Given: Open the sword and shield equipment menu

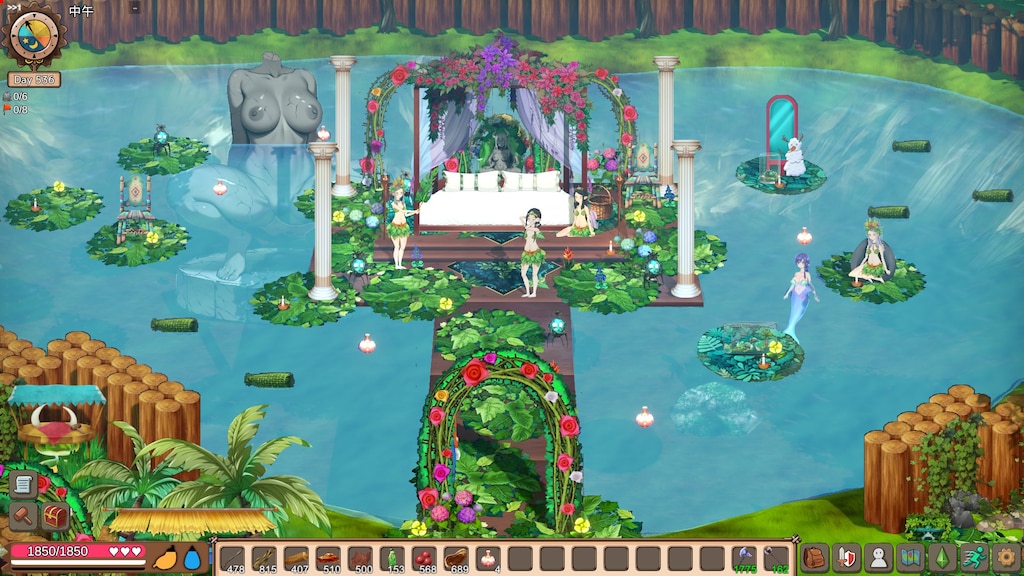Looking at the screenshot, I should click(847, 558).
